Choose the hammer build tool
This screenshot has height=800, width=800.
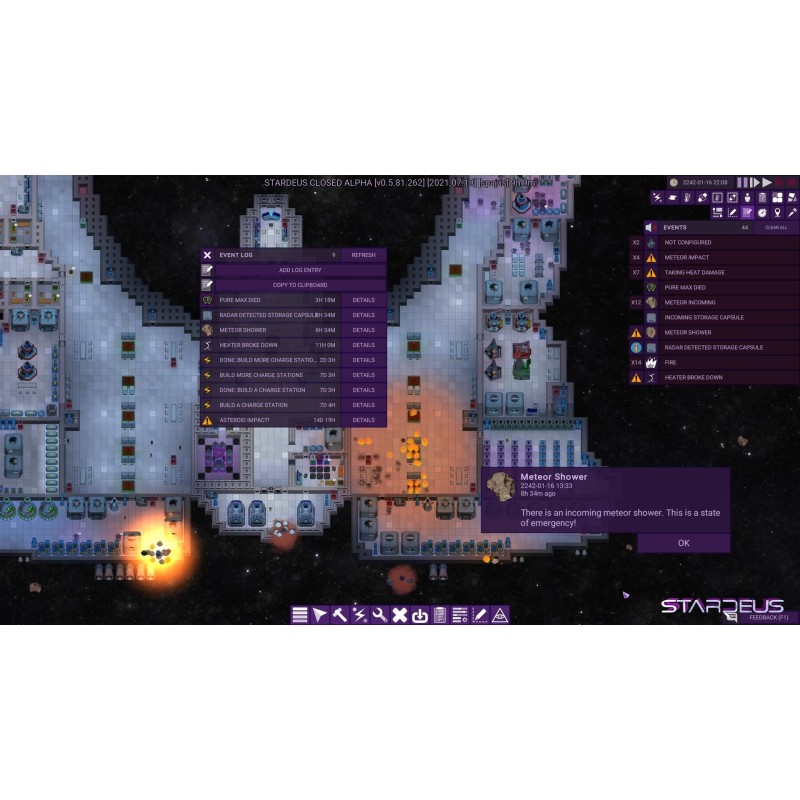(x=340, y=615)
